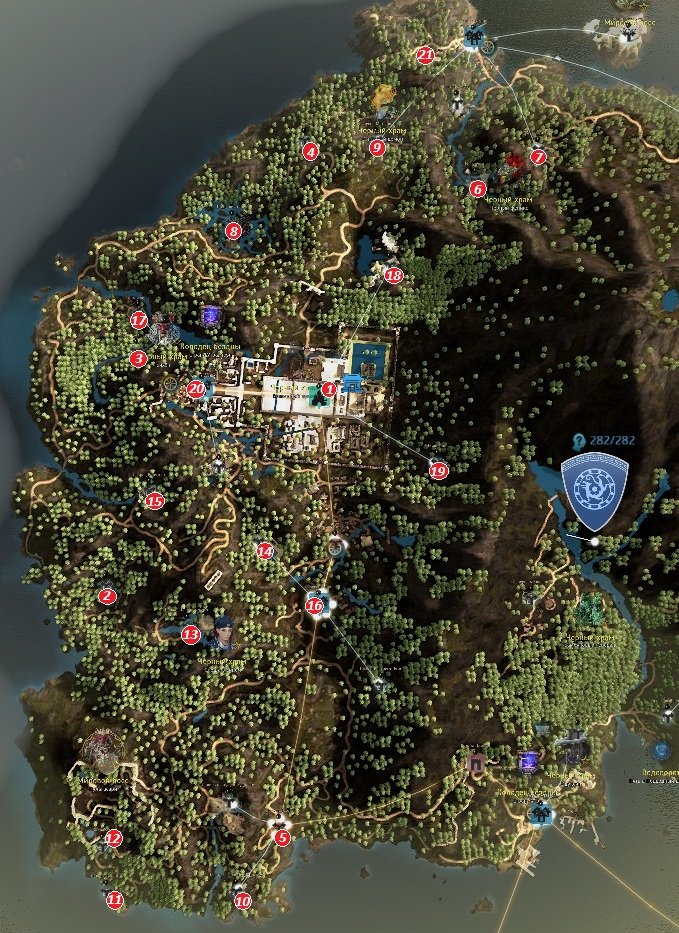Pick map marker number 7

coord(539,157)
